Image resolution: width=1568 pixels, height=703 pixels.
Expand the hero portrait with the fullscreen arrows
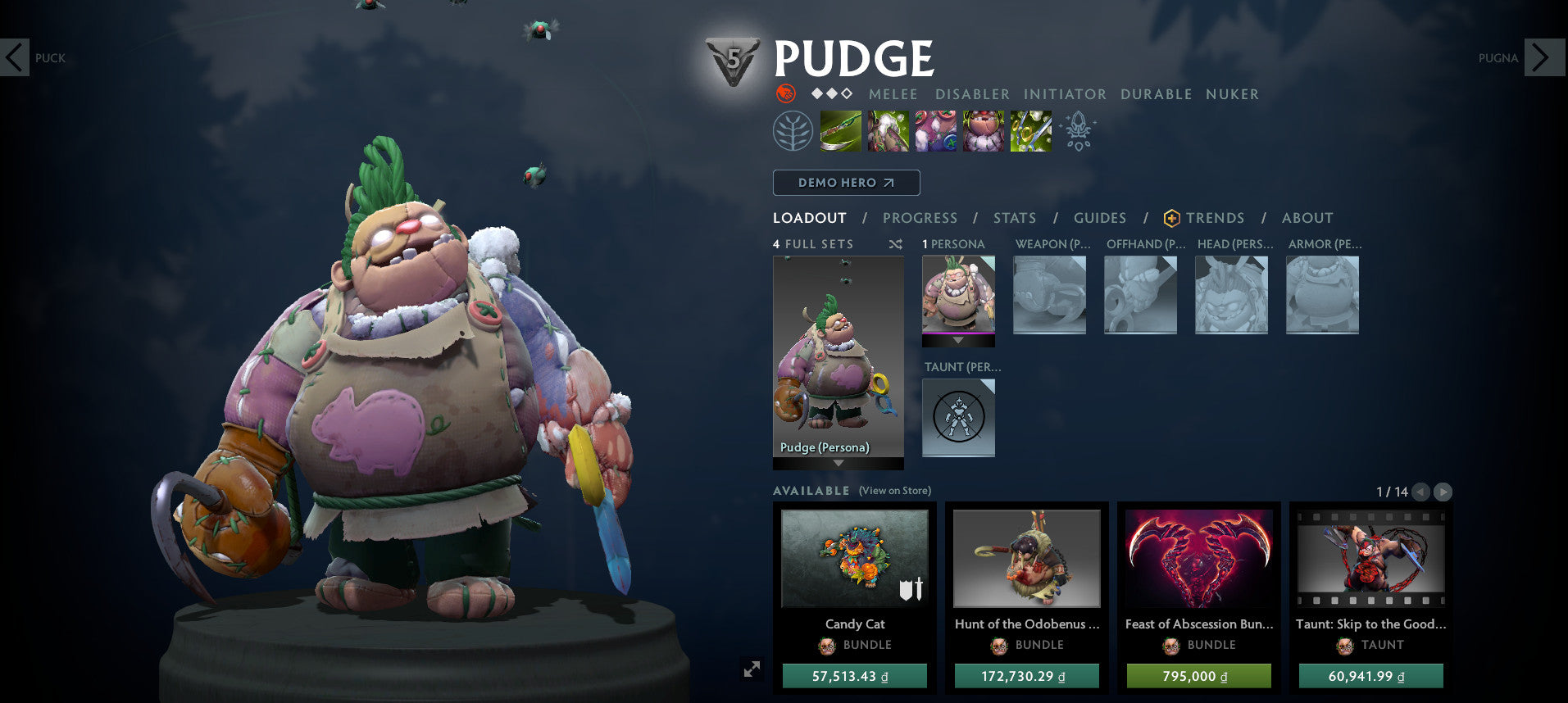(752, 669)
